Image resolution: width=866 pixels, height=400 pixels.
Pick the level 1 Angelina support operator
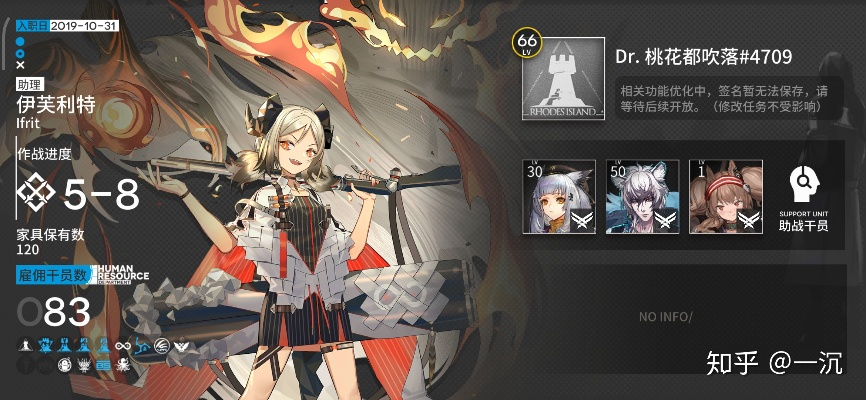[x=725, y=196]
